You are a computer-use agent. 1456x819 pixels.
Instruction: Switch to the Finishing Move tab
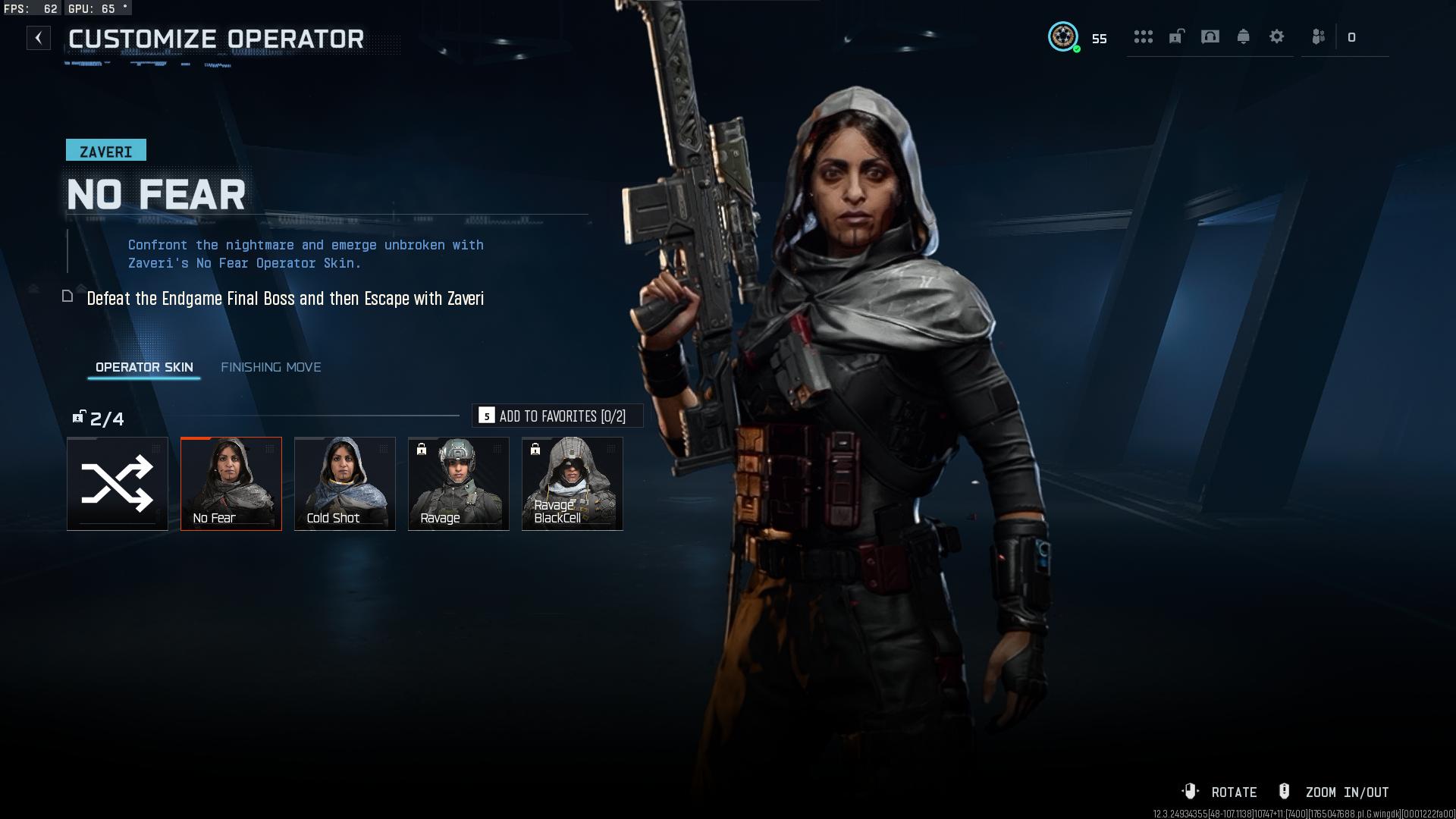click(271, 367)
